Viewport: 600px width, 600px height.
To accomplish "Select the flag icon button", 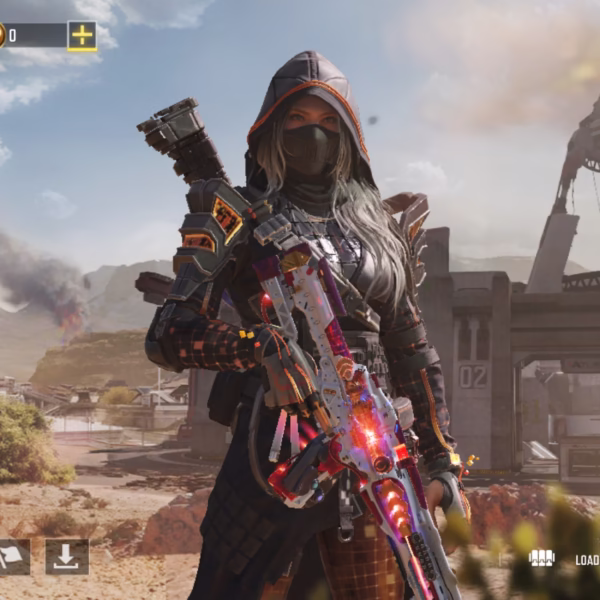I will (13, 557).
